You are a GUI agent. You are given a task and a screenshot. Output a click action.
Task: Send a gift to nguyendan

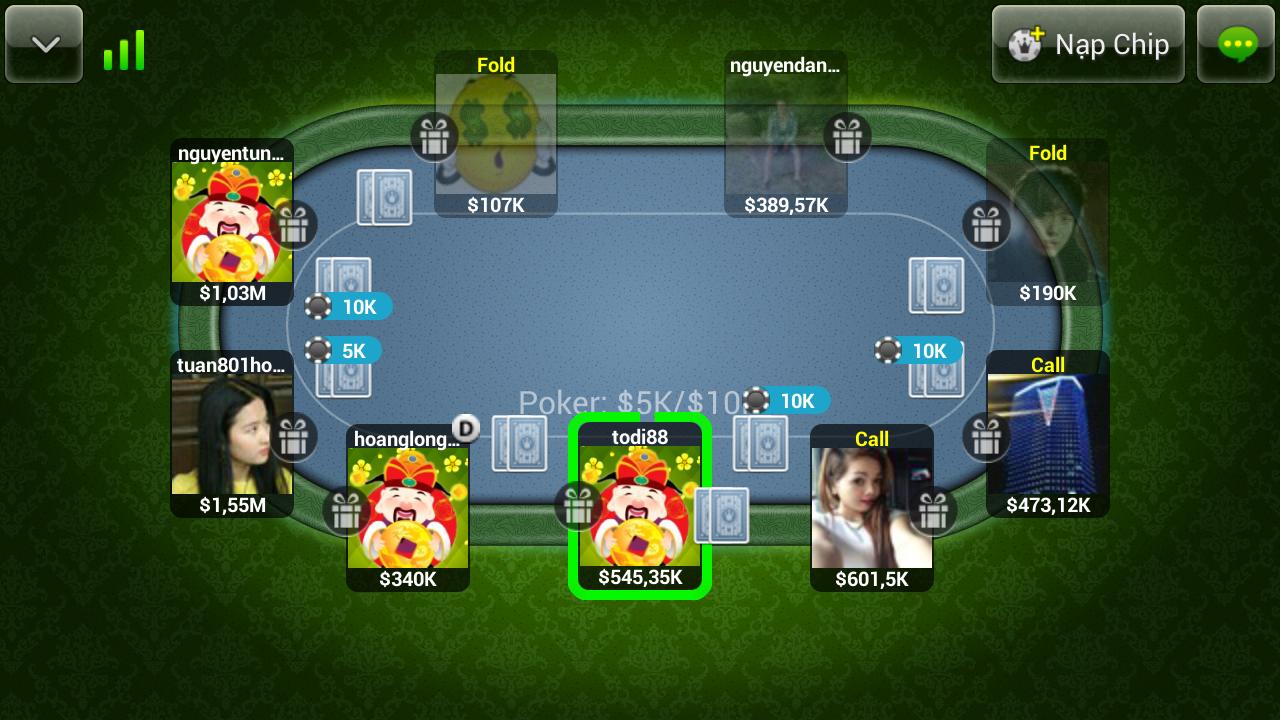(x=847, y=136)
